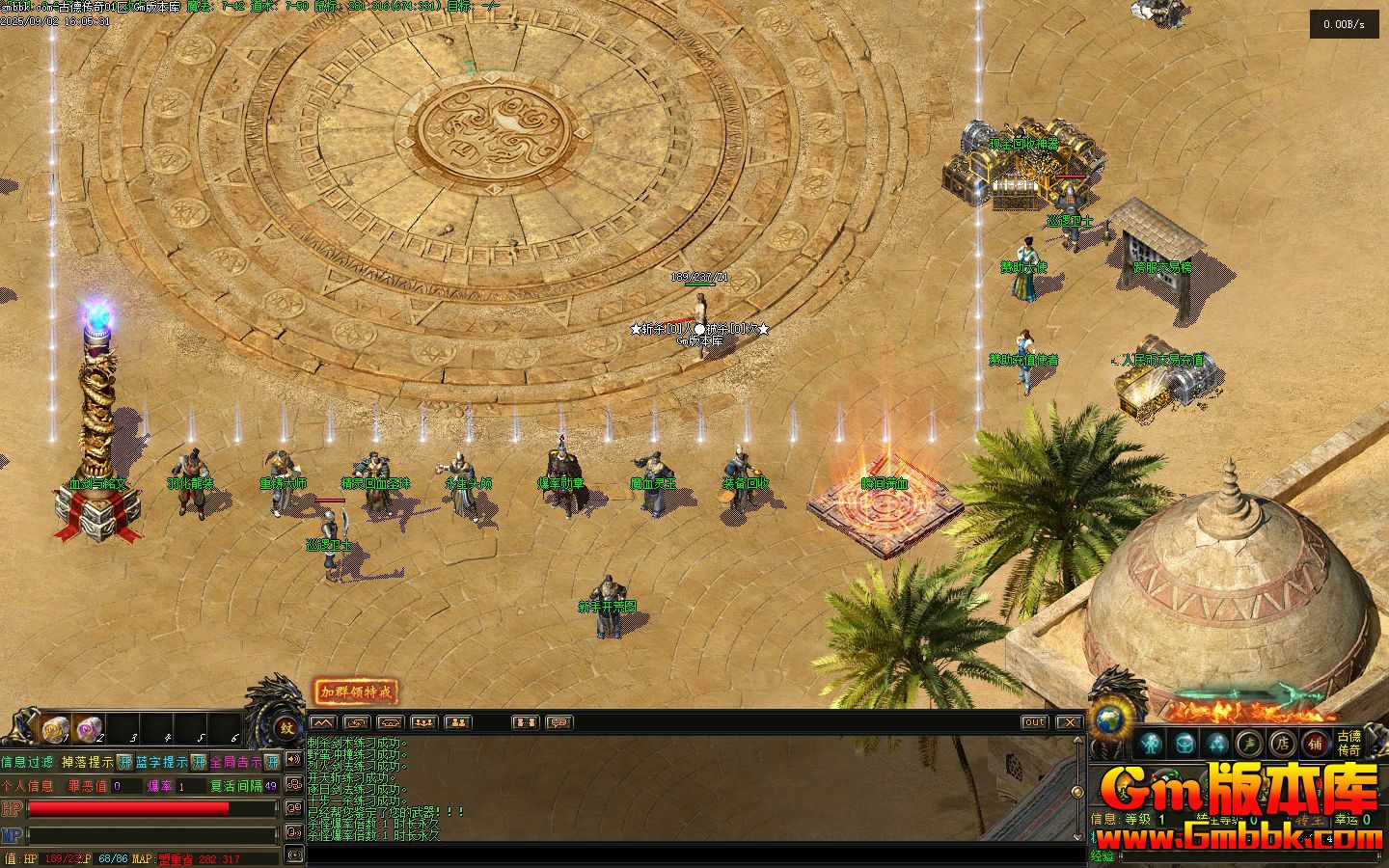Screen dimensions: 1389x868
Task: Click the 加群领特戒 glowing banner button
Action: tap(356, 692)
